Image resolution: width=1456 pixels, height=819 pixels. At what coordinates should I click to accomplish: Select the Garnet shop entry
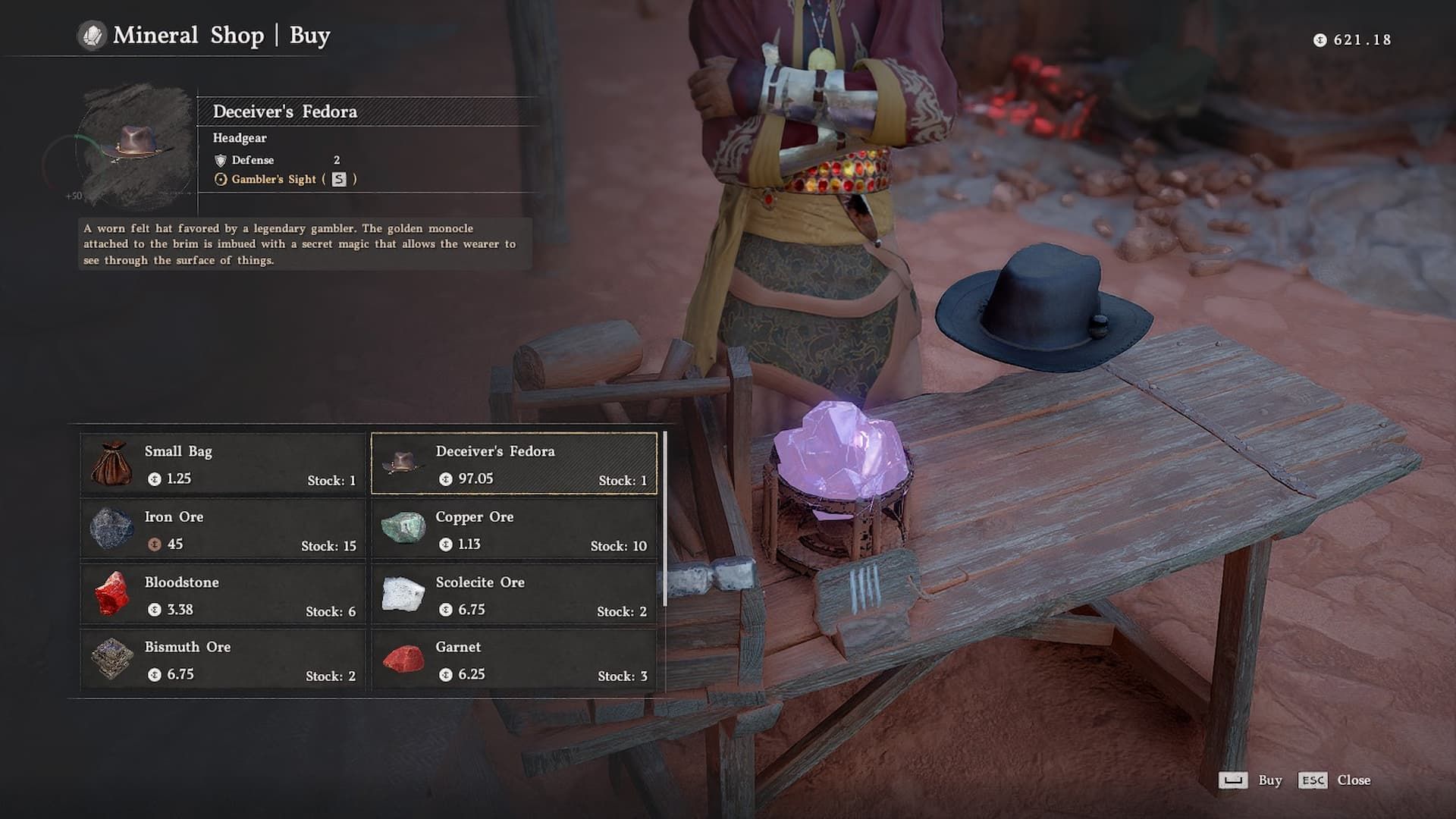514,660
